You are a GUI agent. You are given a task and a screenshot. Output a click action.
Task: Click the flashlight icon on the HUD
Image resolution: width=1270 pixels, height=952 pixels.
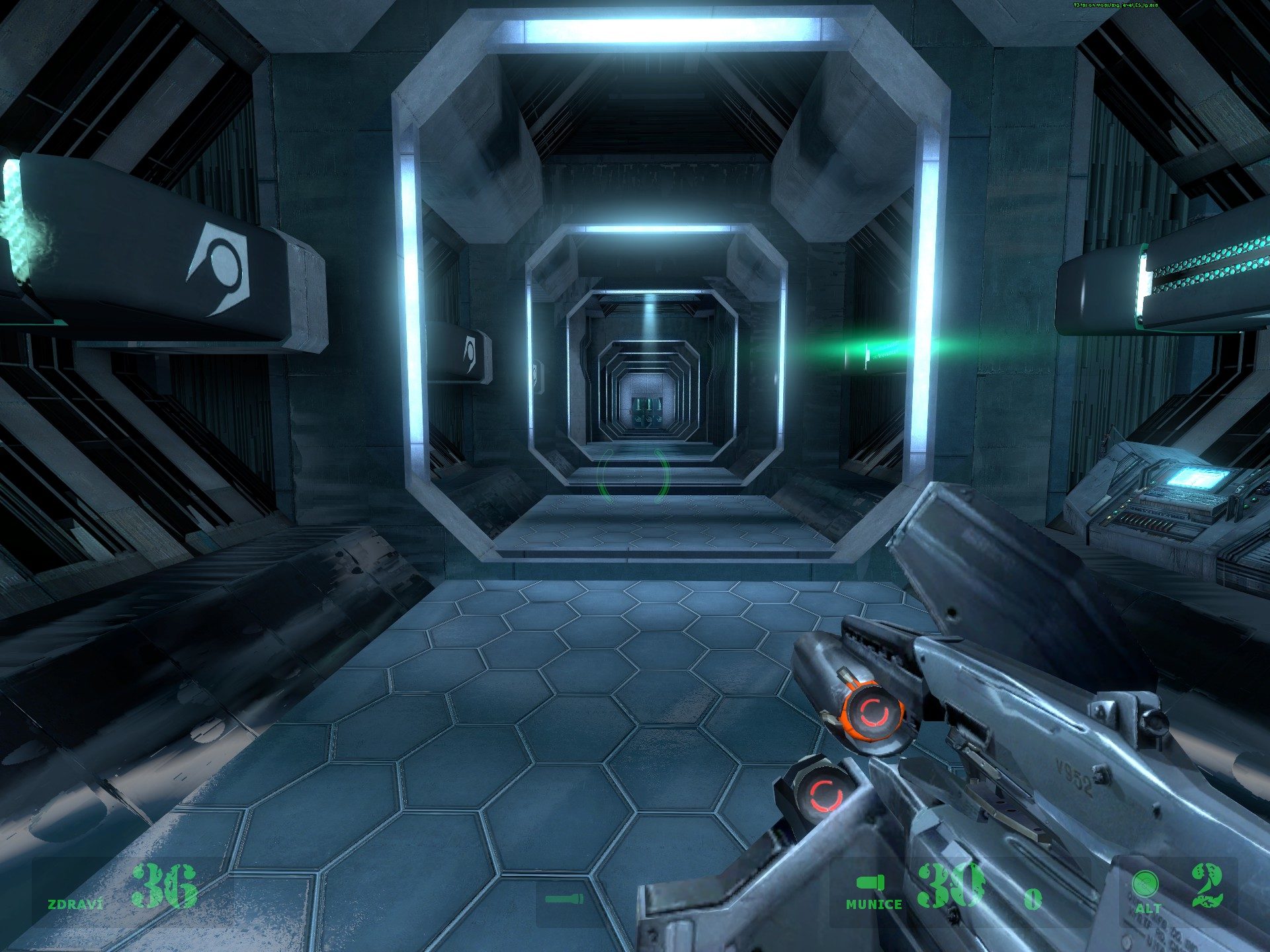[564, 899]
